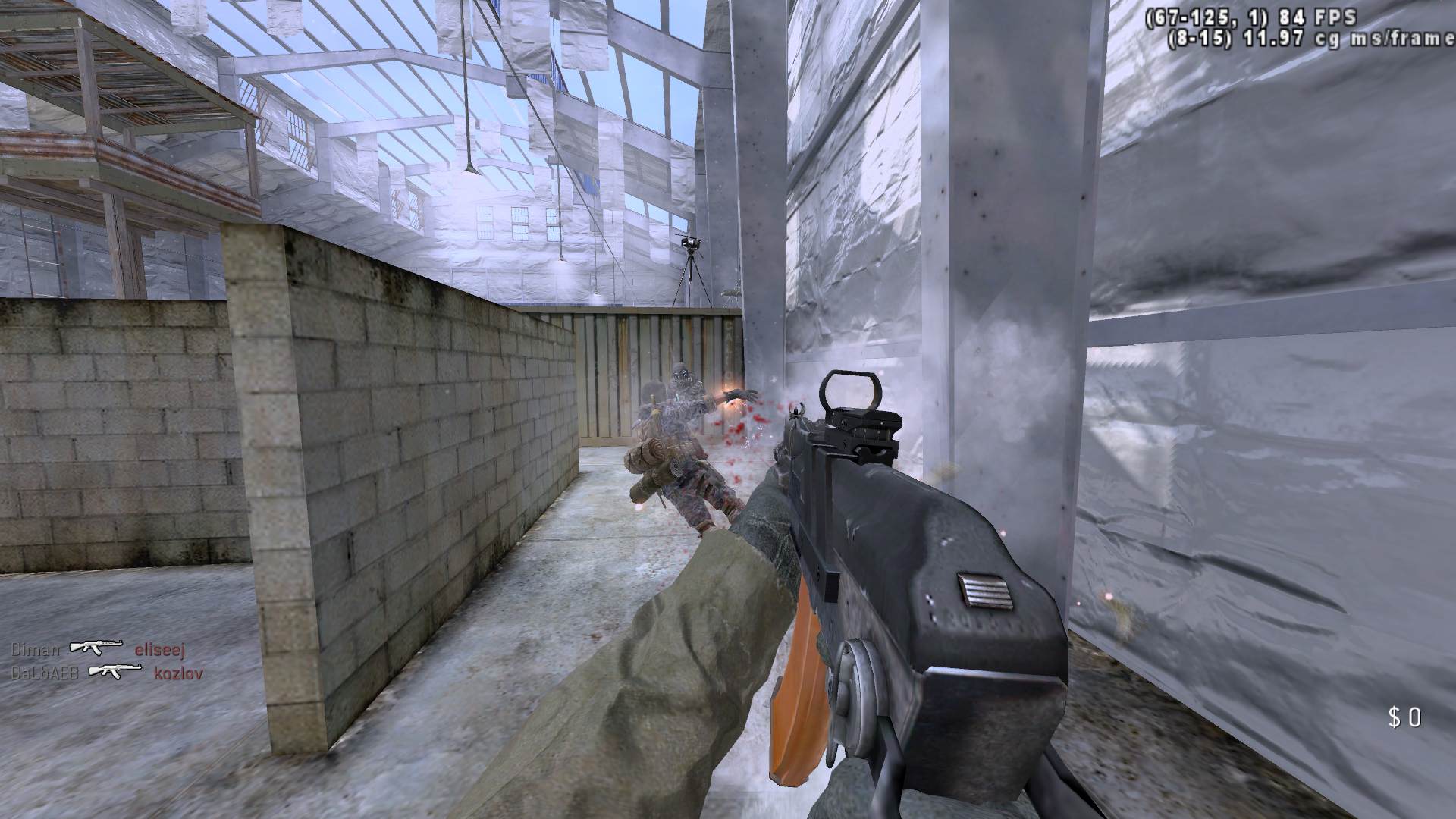Click the victim name eliseej in the killfeed
The height and width of the screenshot is (819, 1456).
pyautogui.click(x=161, y=649)
